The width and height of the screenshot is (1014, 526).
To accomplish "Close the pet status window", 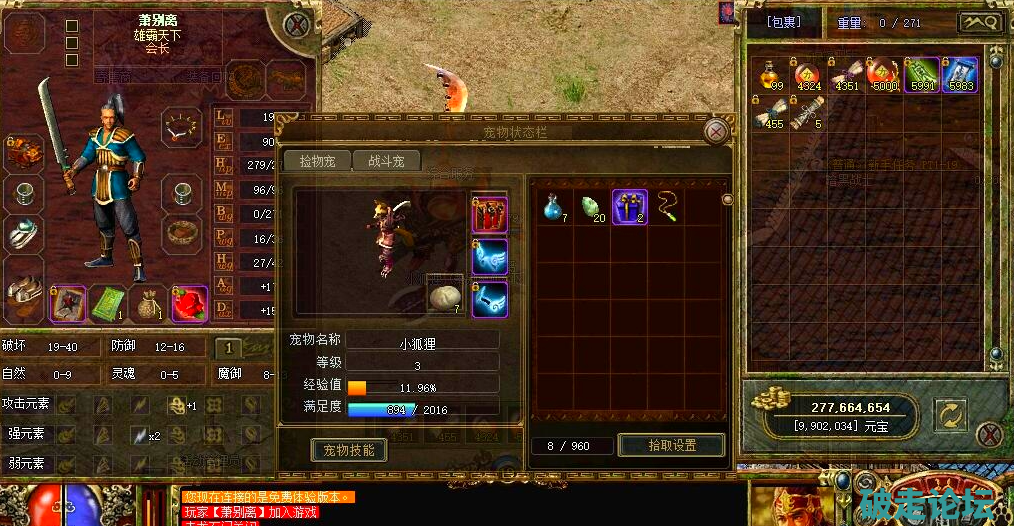I will point(716,131).
